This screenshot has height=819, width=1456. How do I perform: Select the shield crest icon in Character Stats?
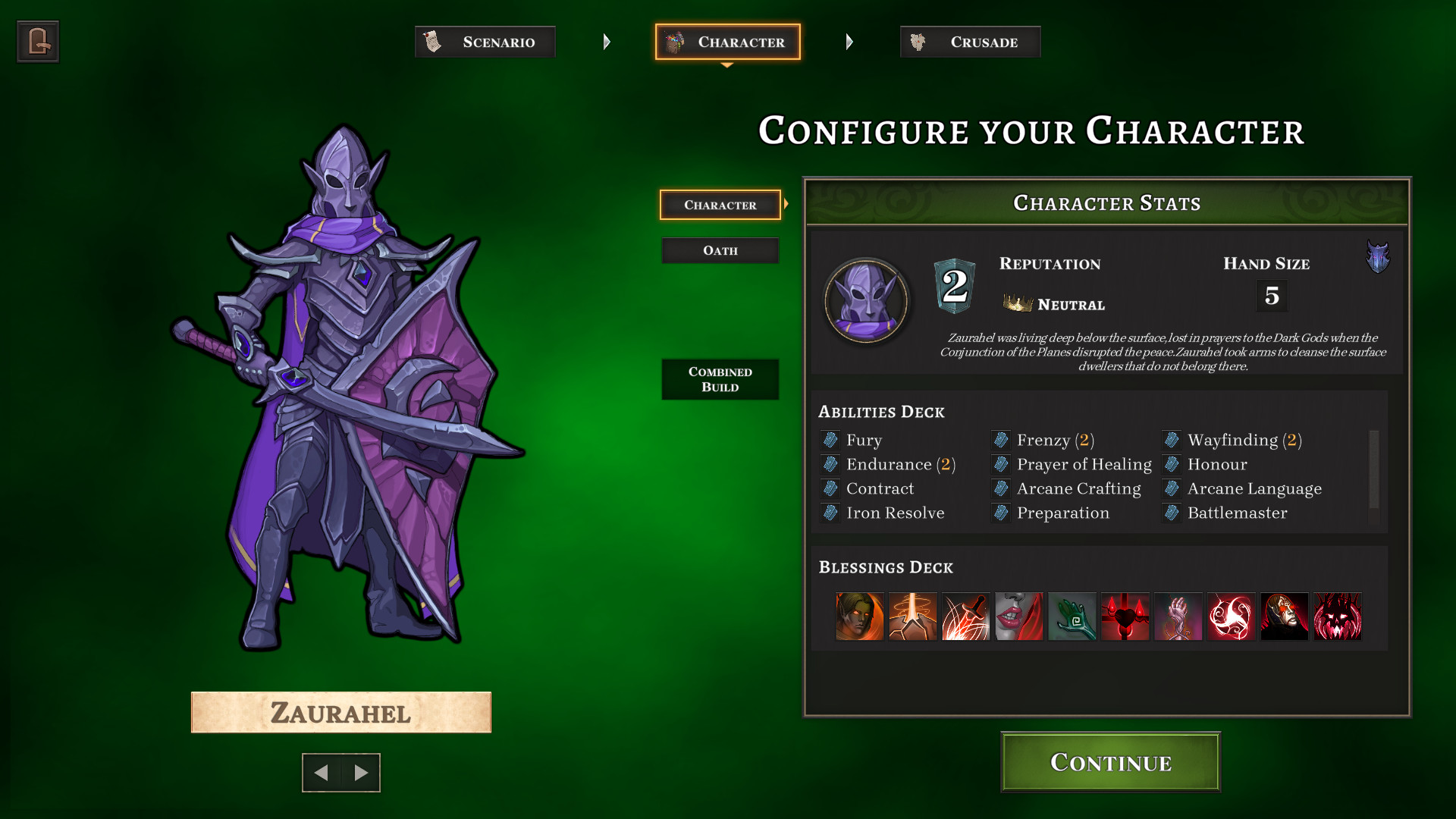[1378, 258]
